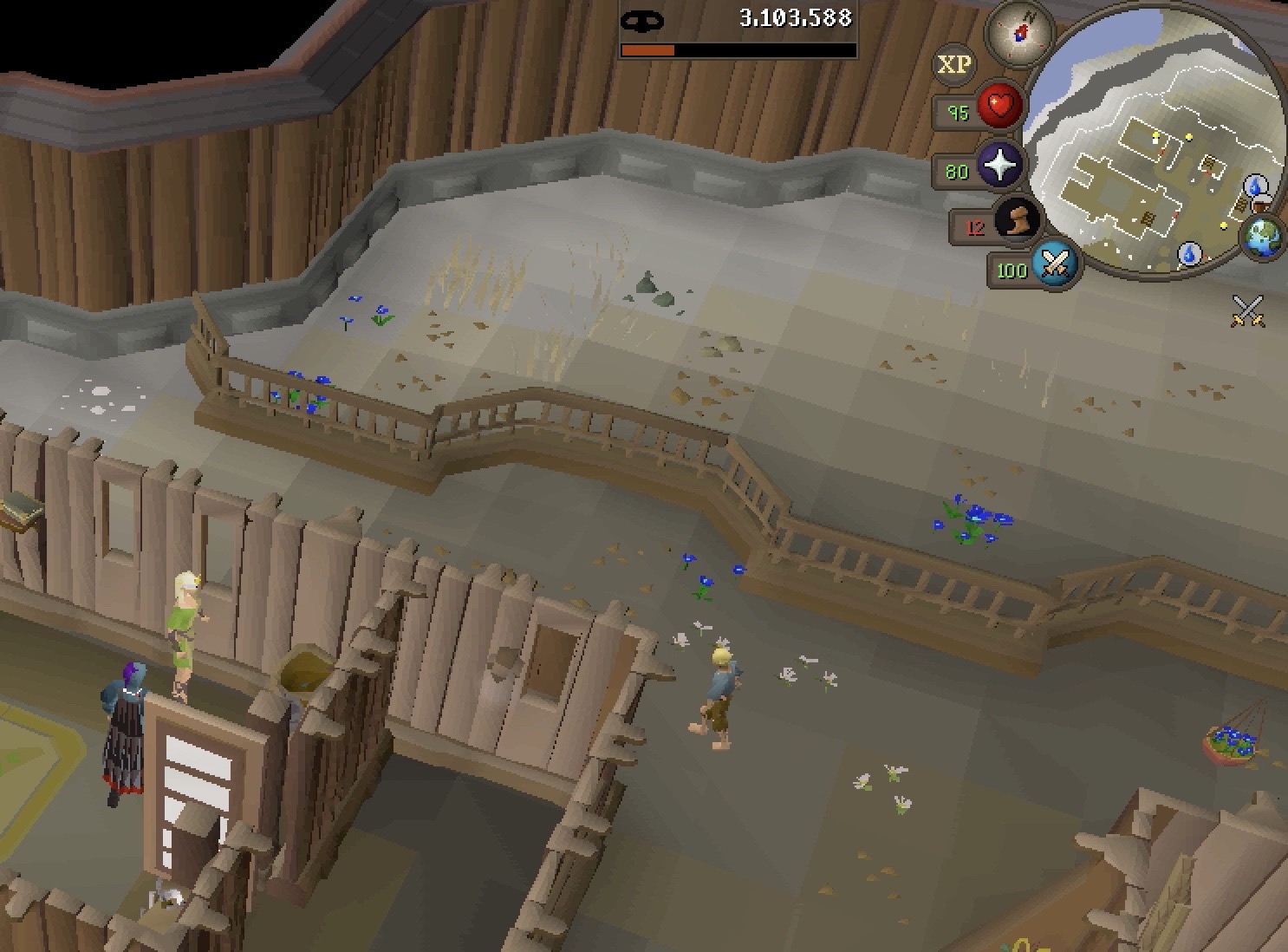Open the world map globe icon
The height and width of the screenshot is (952, 1288).
click(1262, 237)
